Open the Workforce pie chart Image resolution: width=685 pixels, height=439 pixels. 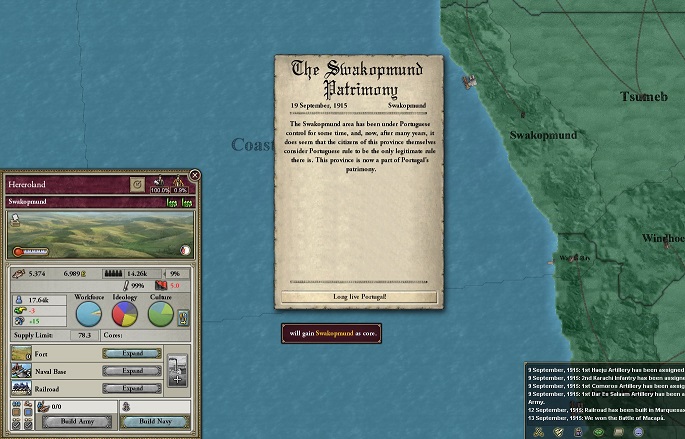coord(89,314)
